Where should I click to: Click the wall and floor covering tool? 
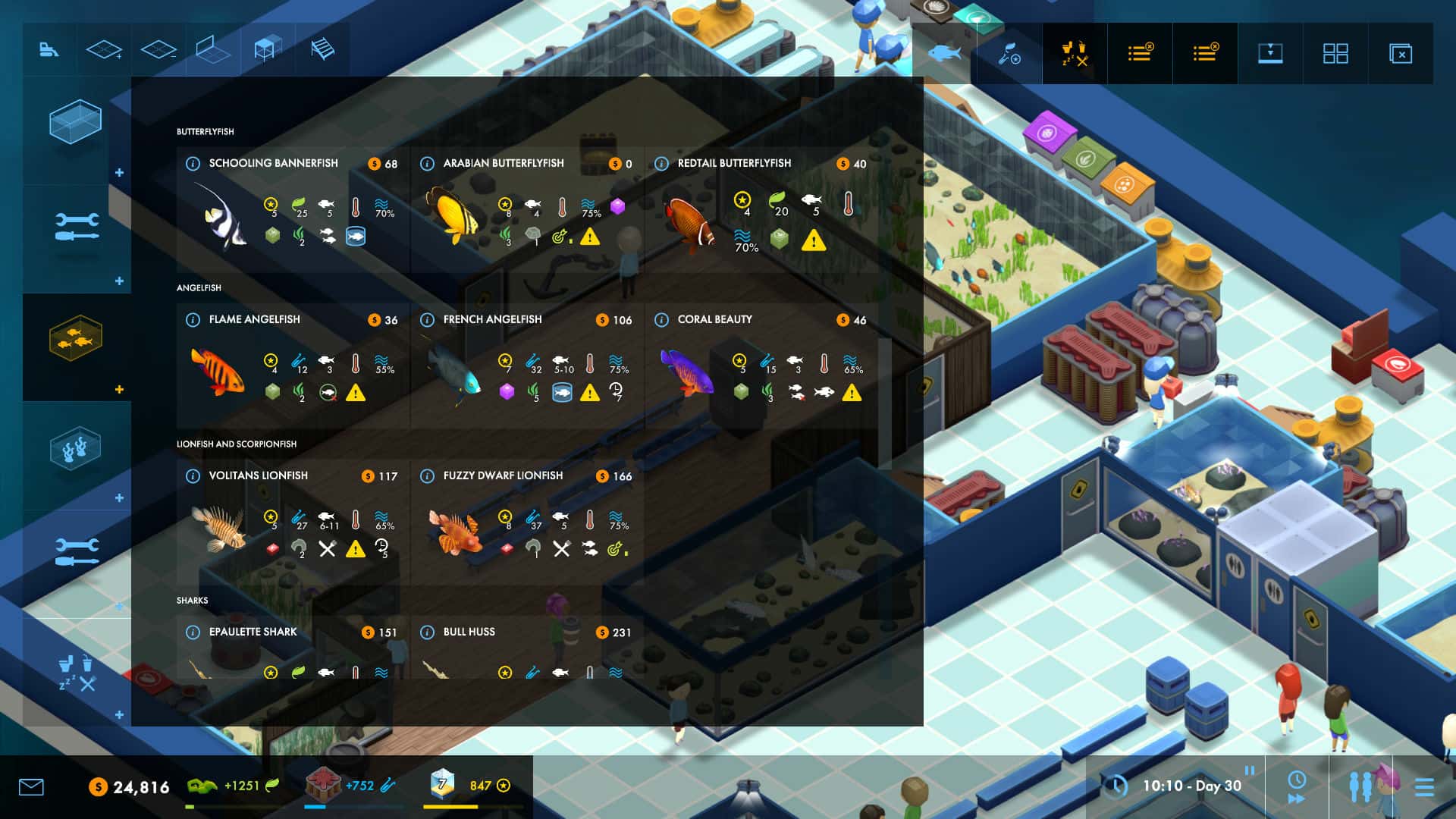(x=213, y=51)
